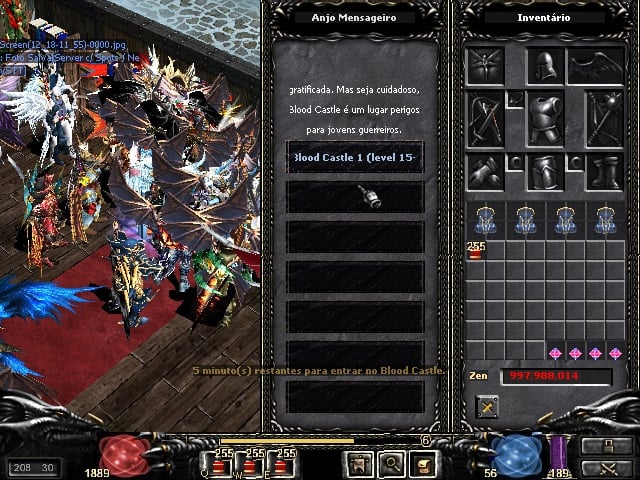Click the chest armor equipment slot
The image size is (640, 480).
(543, 118)
